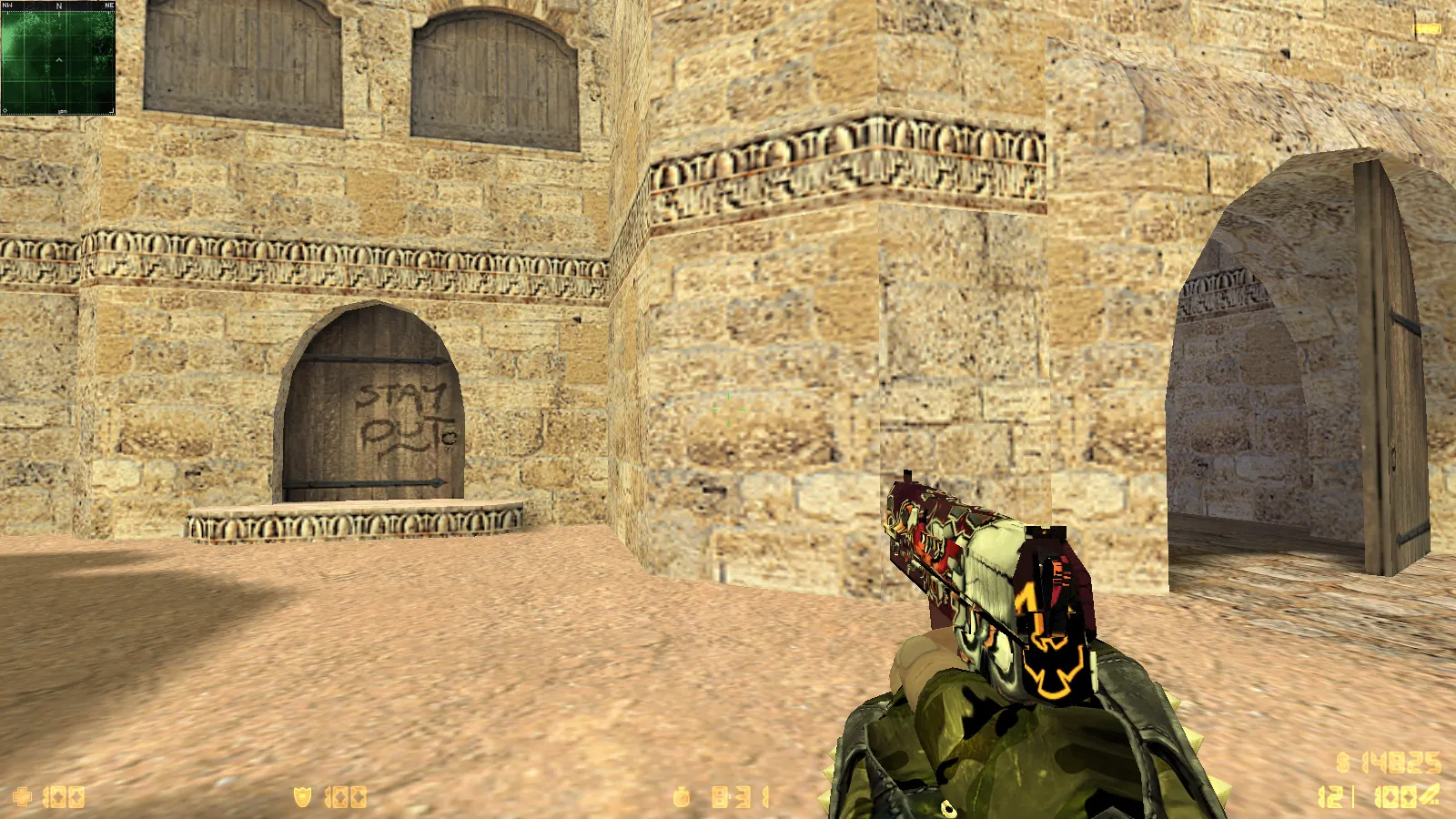Click the health cross icon
Image resolution: width=1456 pixels, height=819 pixels.
click(22, 797)
